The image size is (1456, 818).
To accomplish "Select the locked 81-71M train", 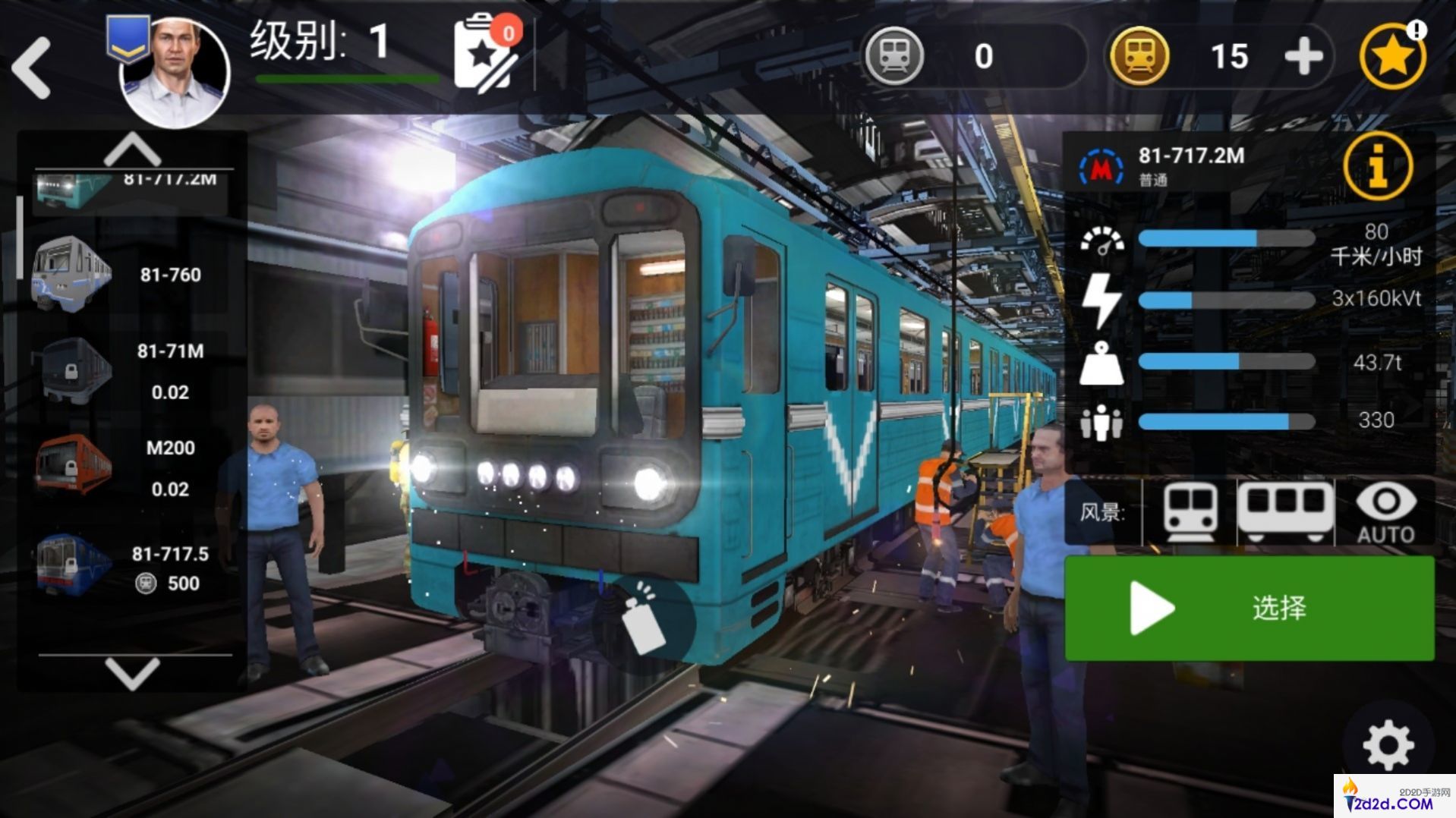I will click(129, 371).
